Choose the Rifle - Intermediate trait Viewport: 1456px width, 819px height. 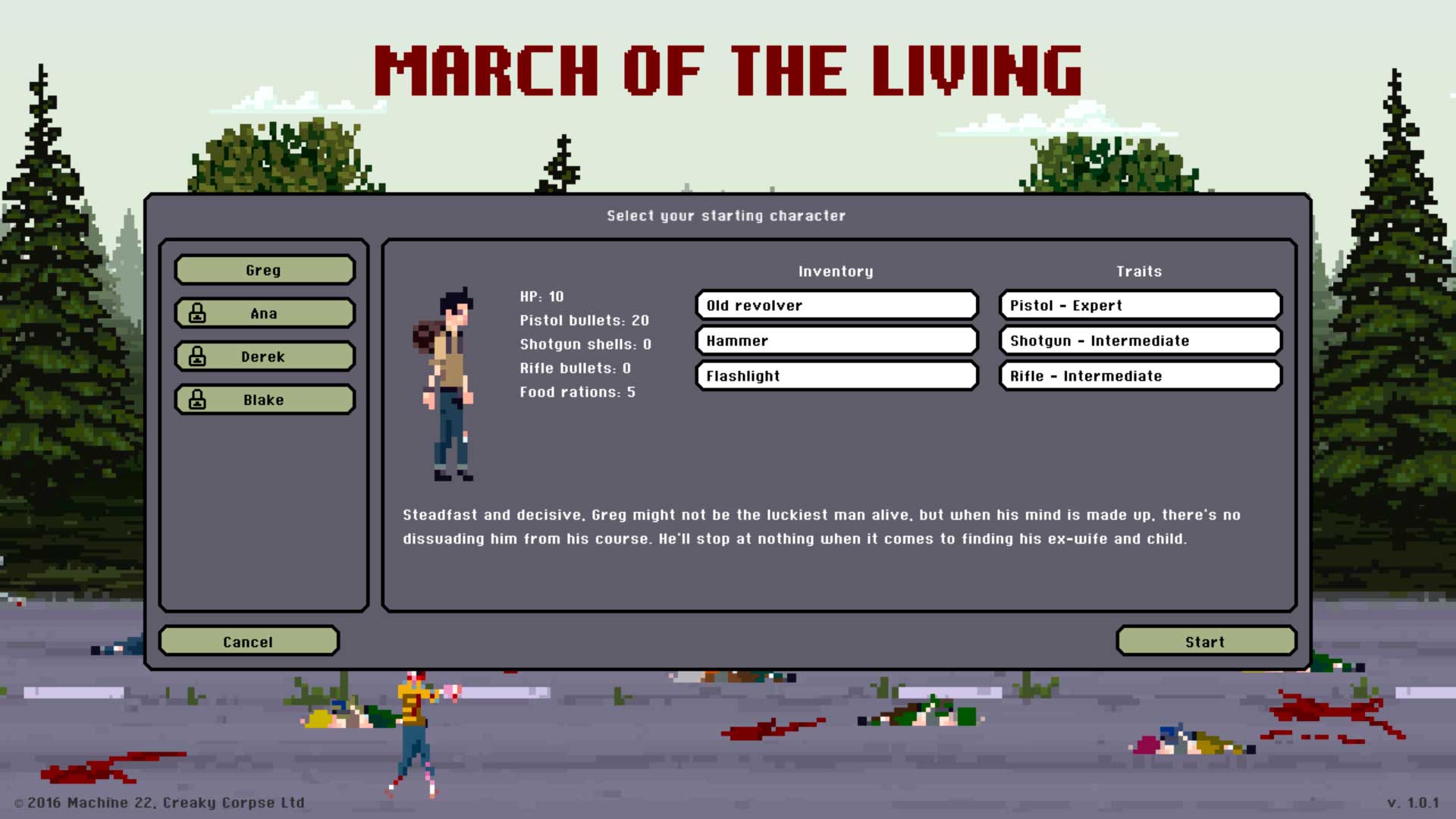(x=1140, y=376)
